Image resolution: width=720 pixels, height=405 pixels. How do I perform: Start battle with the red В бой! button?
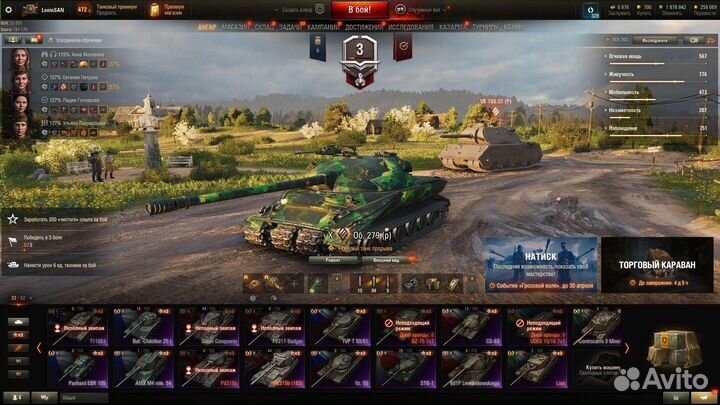[359, 9]
